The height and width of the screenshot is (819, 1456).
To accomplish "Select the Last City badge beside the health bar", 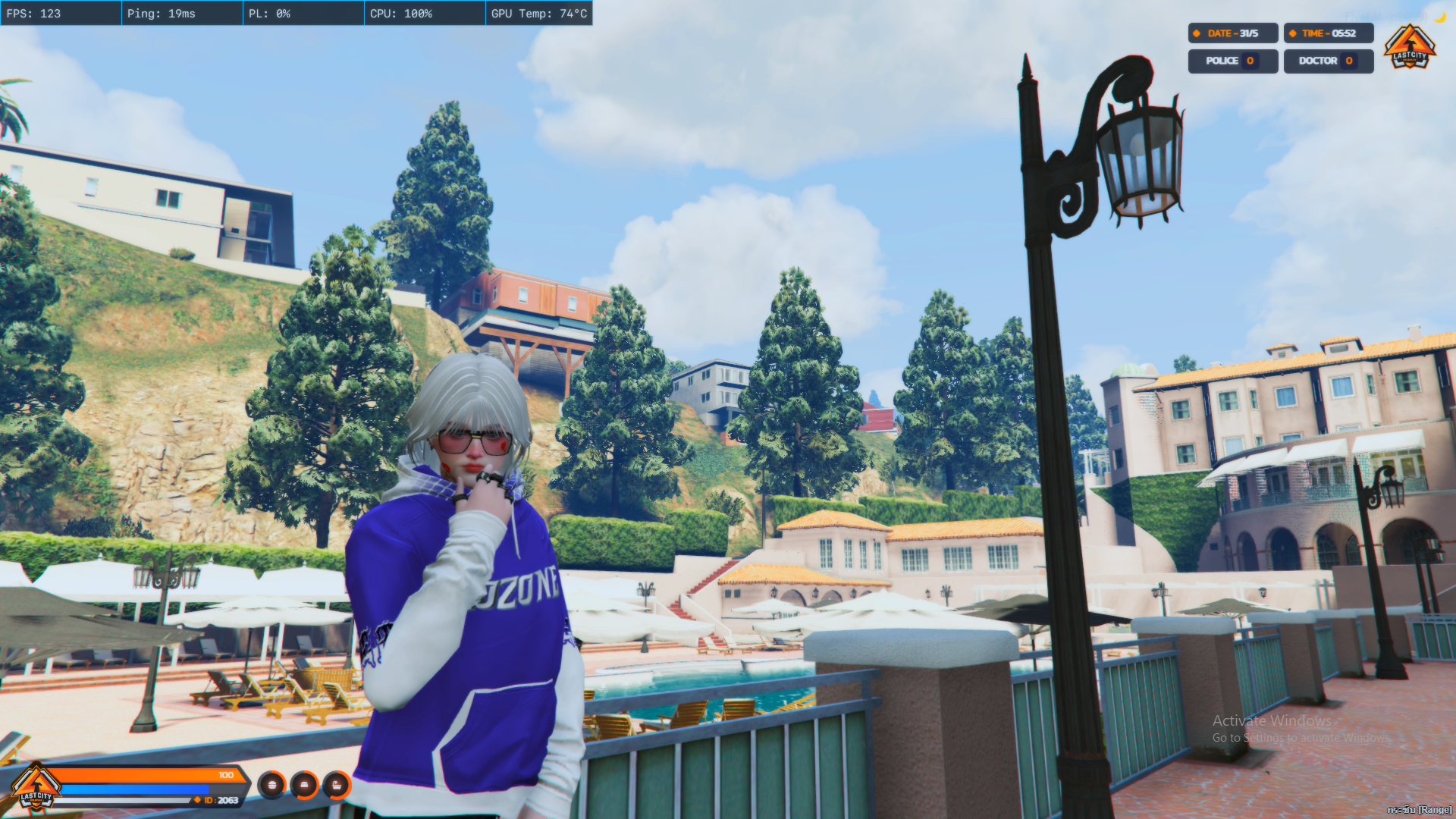I will [36, 789].
